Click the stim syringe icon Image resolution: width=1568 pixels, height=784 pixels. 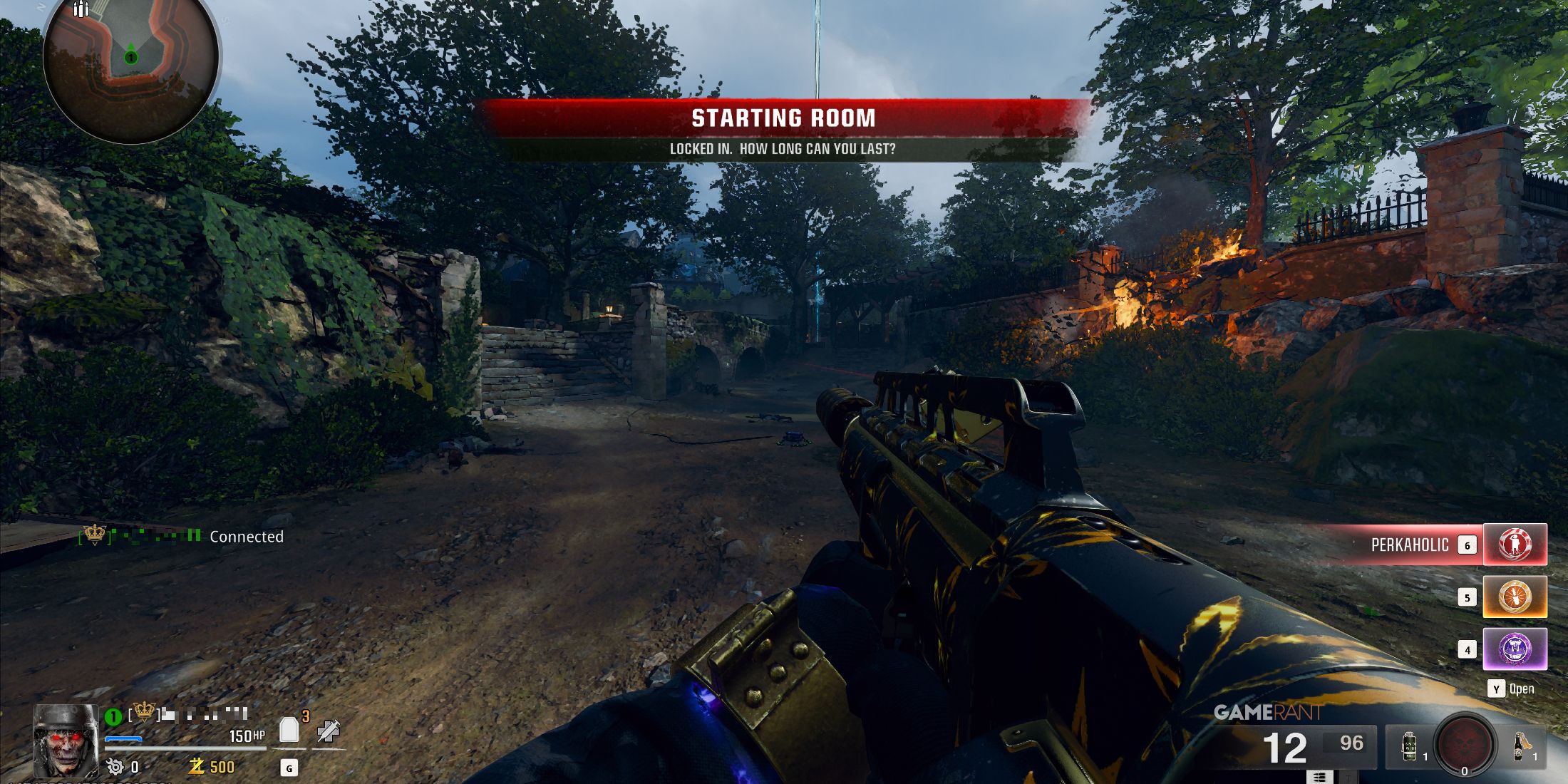coord(329,733)
